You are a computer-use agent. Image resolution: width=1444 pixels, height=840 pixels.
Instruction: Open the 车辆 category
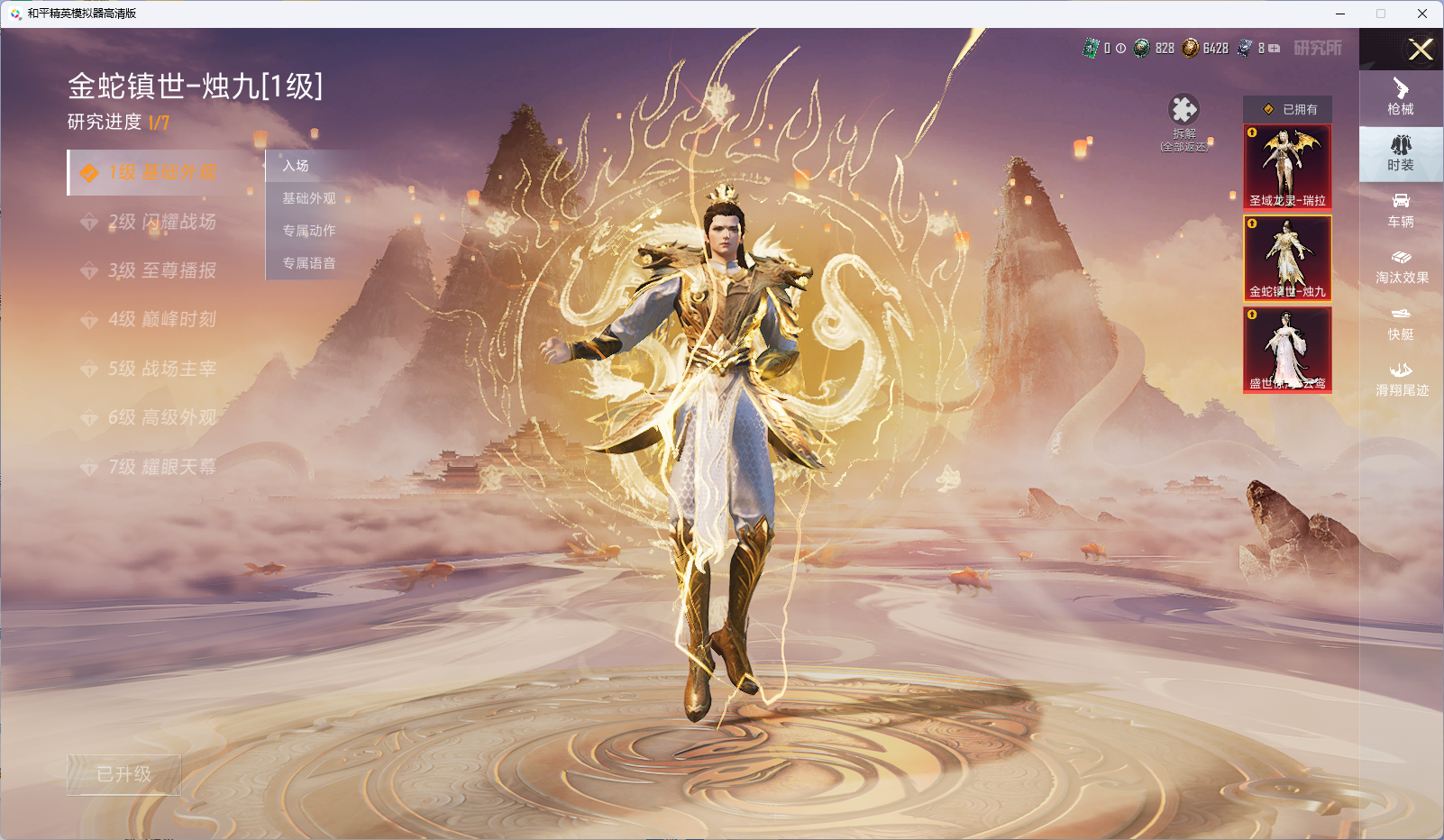click(x=1401, y=210)
